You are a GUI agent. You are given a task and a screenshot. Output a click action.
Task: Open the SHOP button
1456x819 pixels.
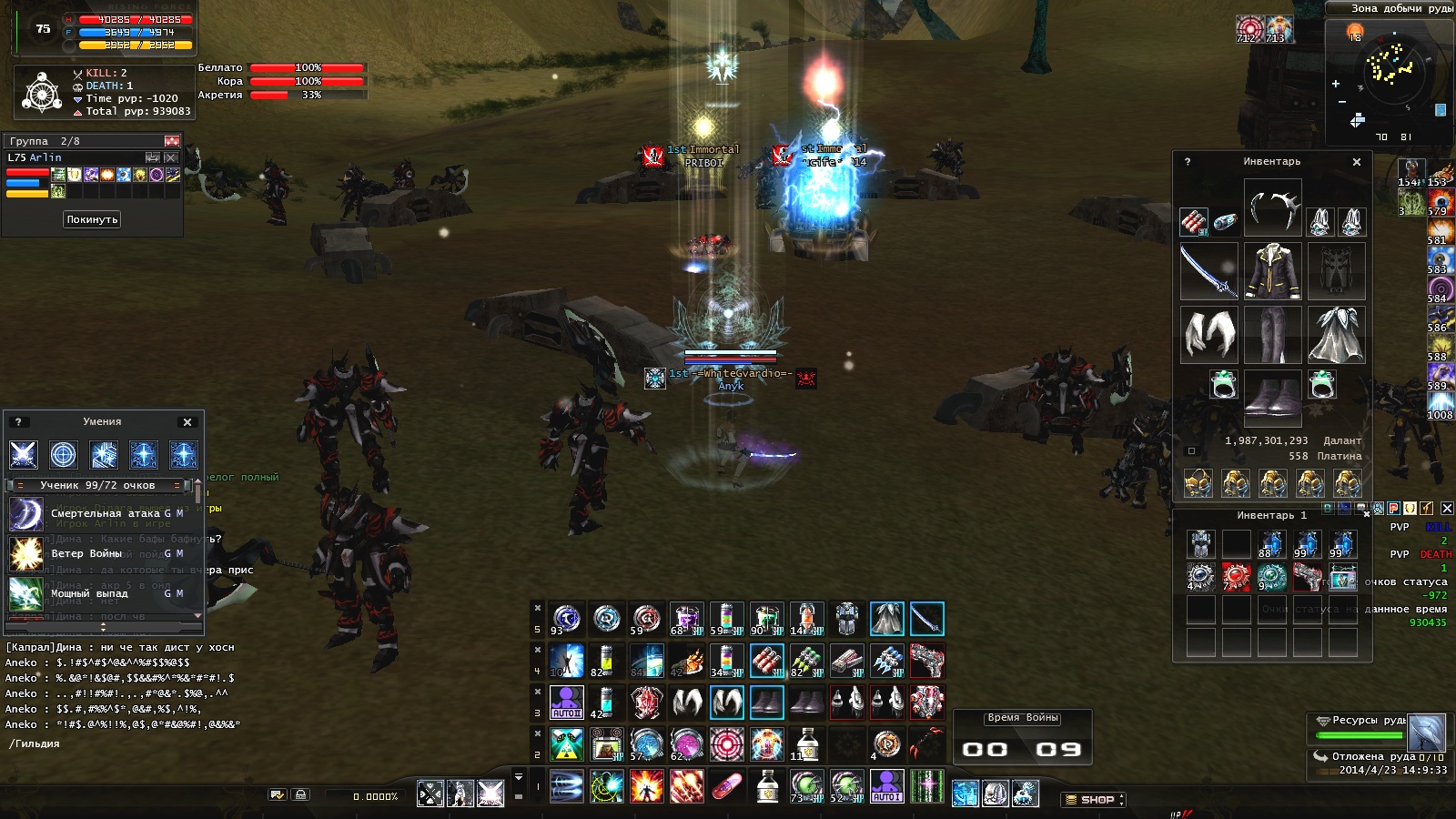pyautogui.click(x=1093, y=800)
